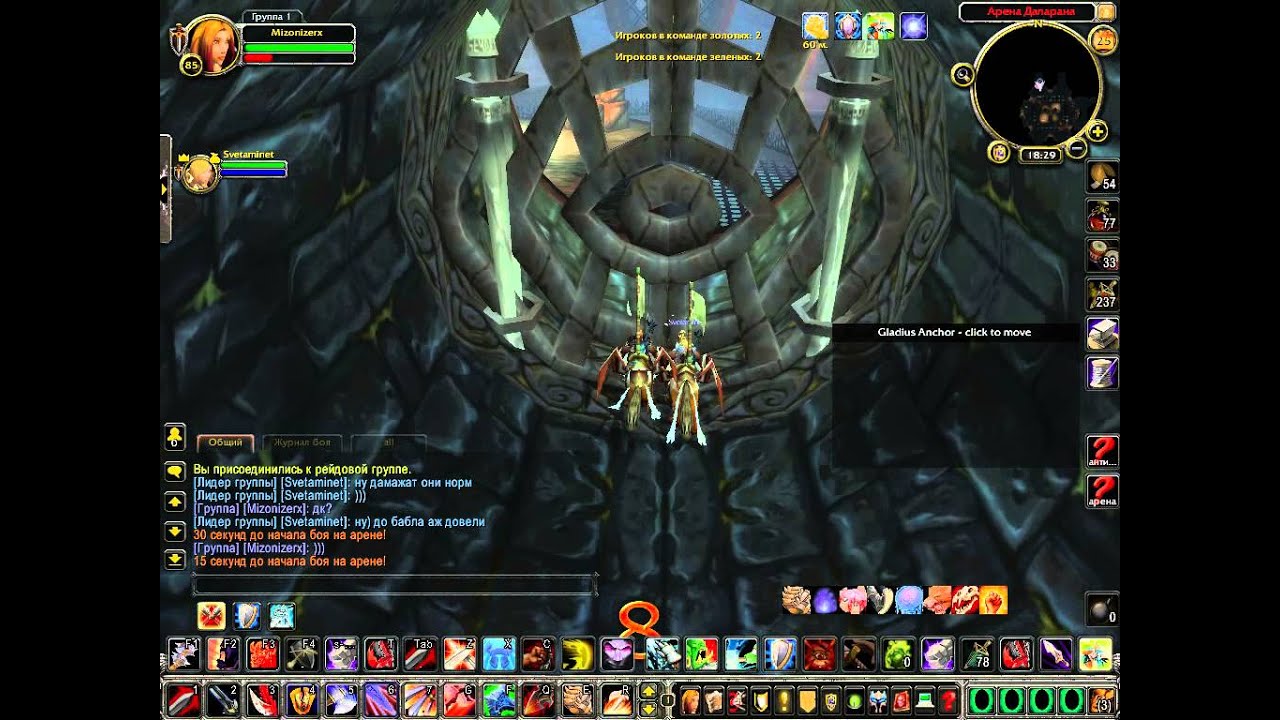Image resolution: width=1280 pixels, height=720 pixels.
Task: Open the yellow exclamation quest log button
Action: tap(784, 697)
